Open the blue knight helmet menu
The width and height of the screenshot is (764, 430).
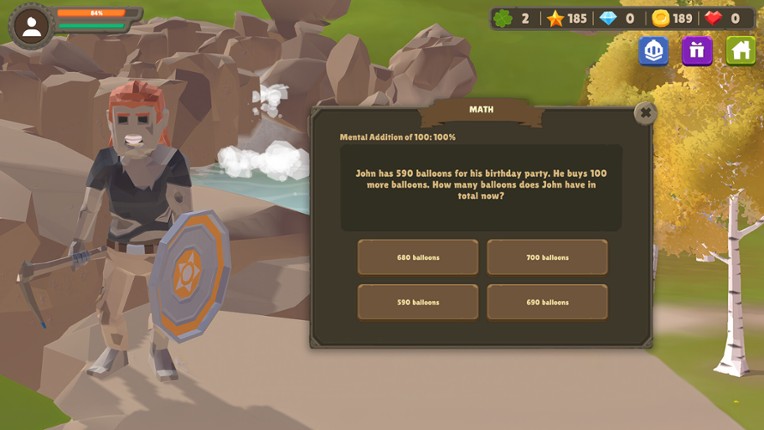(x=654, y=51)
